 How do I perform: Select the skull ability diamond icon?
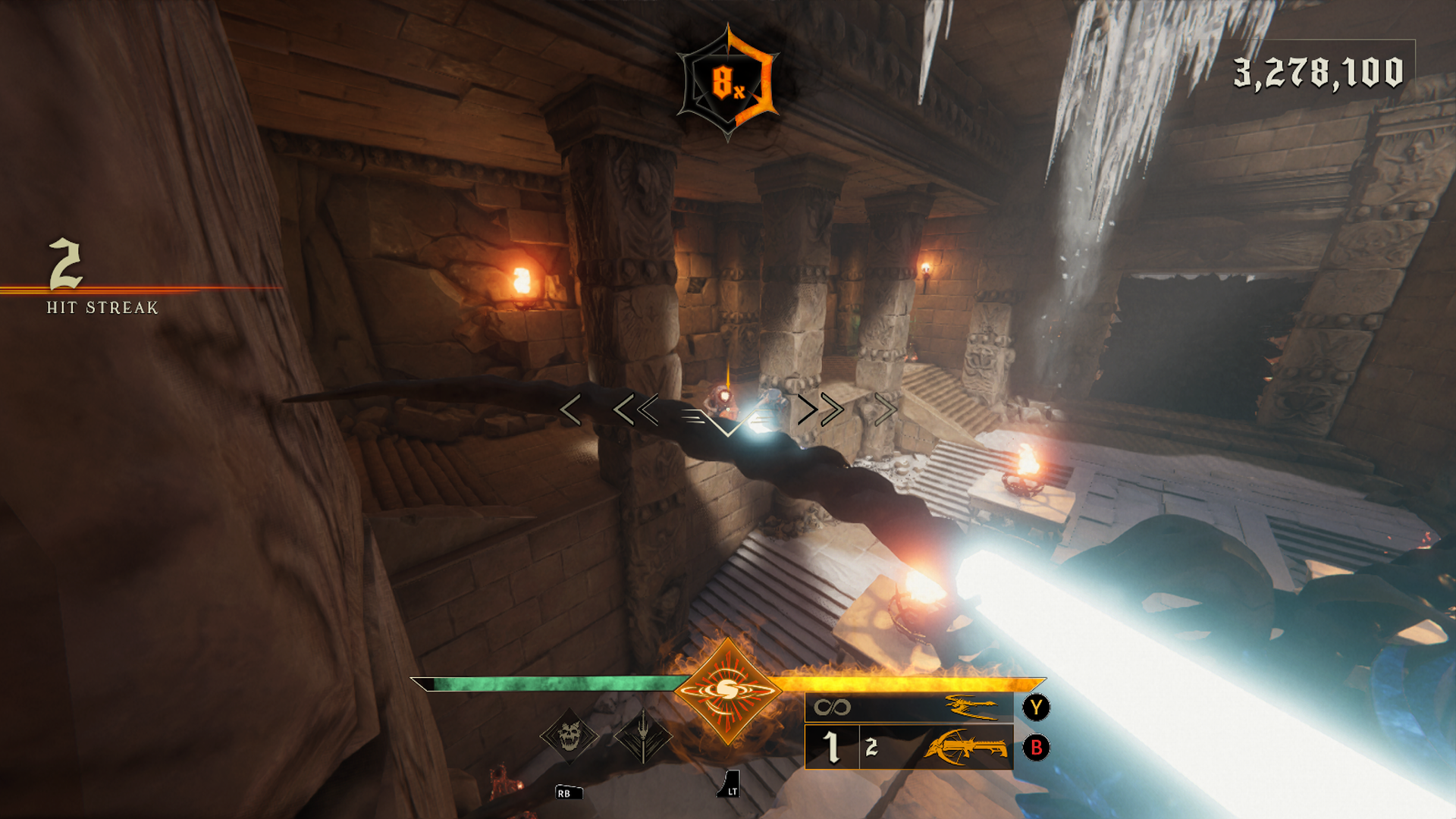click(x=569, y=736)
